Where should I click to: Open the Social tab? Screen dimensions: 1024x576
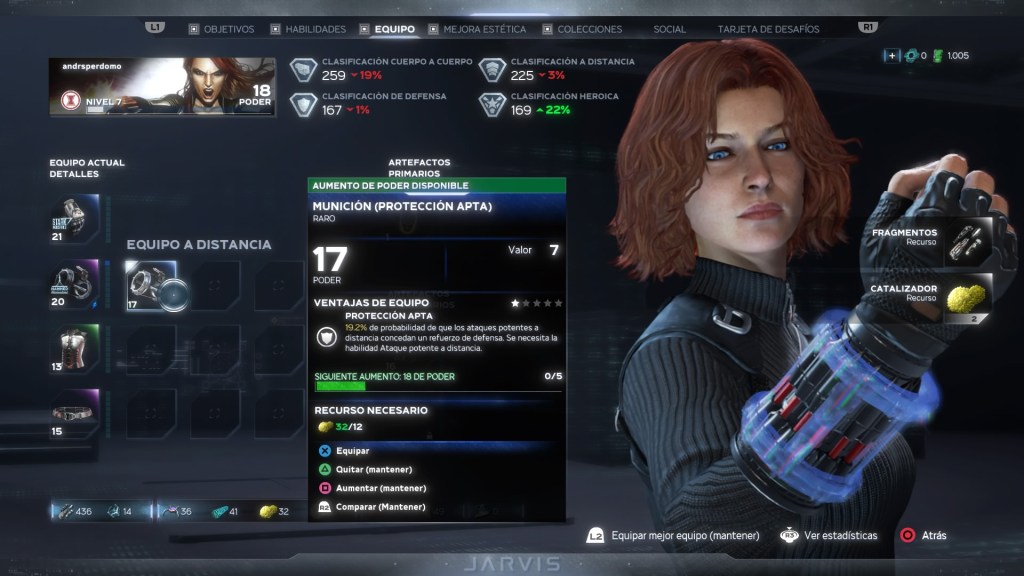(x=669, y=29)
